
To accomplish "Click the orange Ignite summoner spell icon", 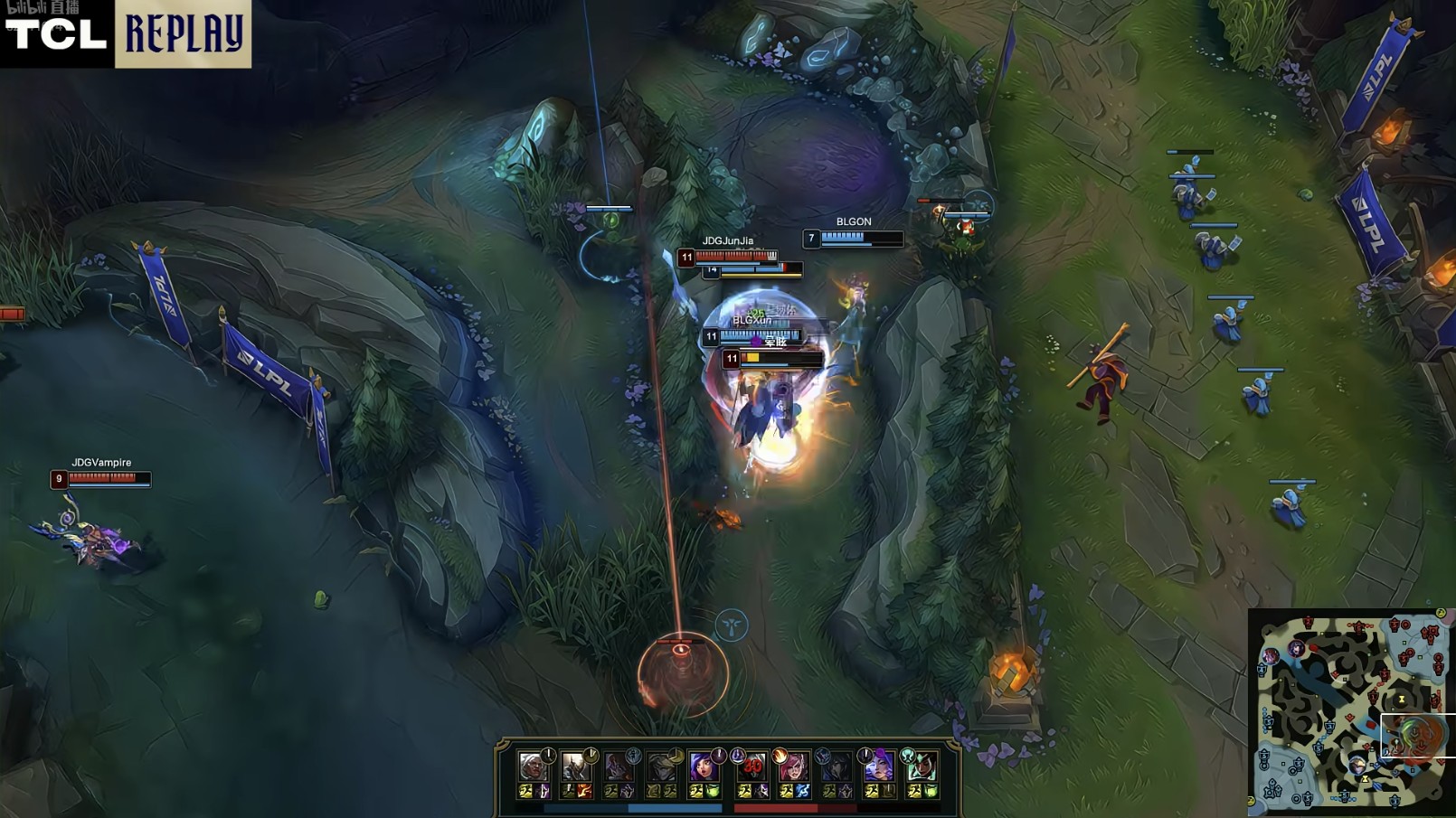I will point(584,792).
